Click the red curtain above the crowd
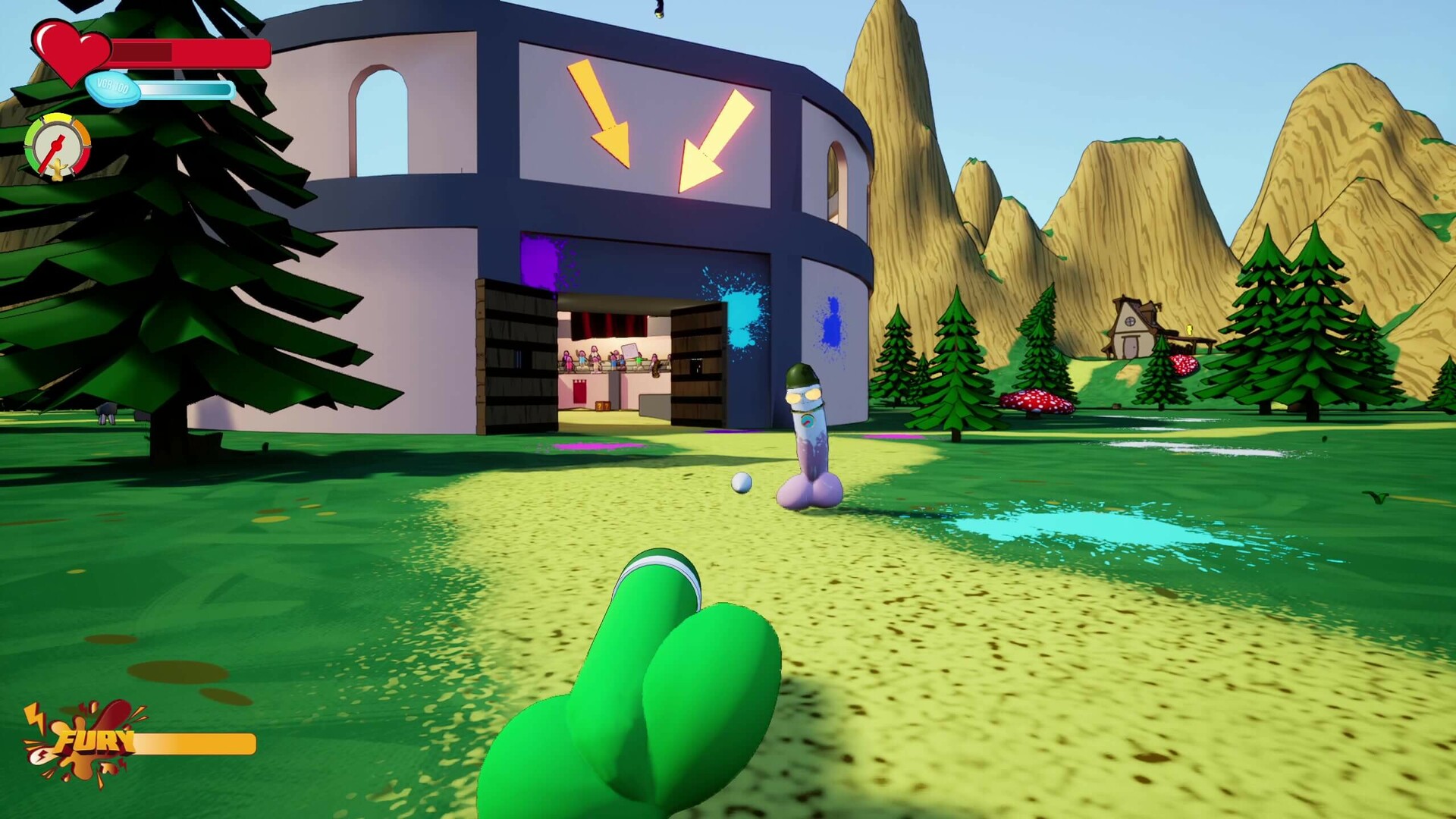This screenshot has width=1456, height=819. pyautogui.click(x=608, y=325)
